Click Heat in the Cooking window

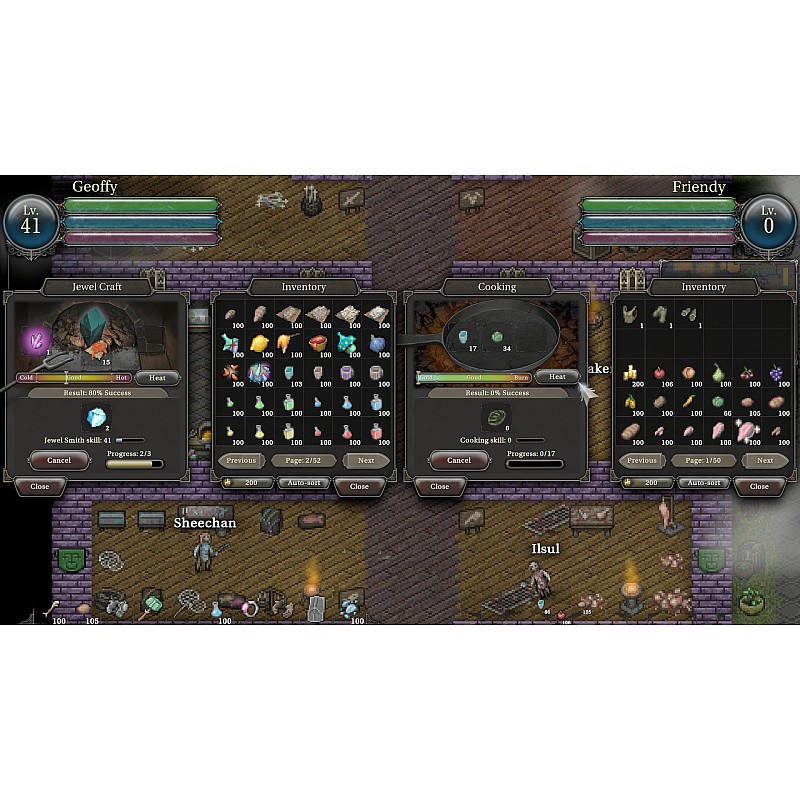pos(557,377)
